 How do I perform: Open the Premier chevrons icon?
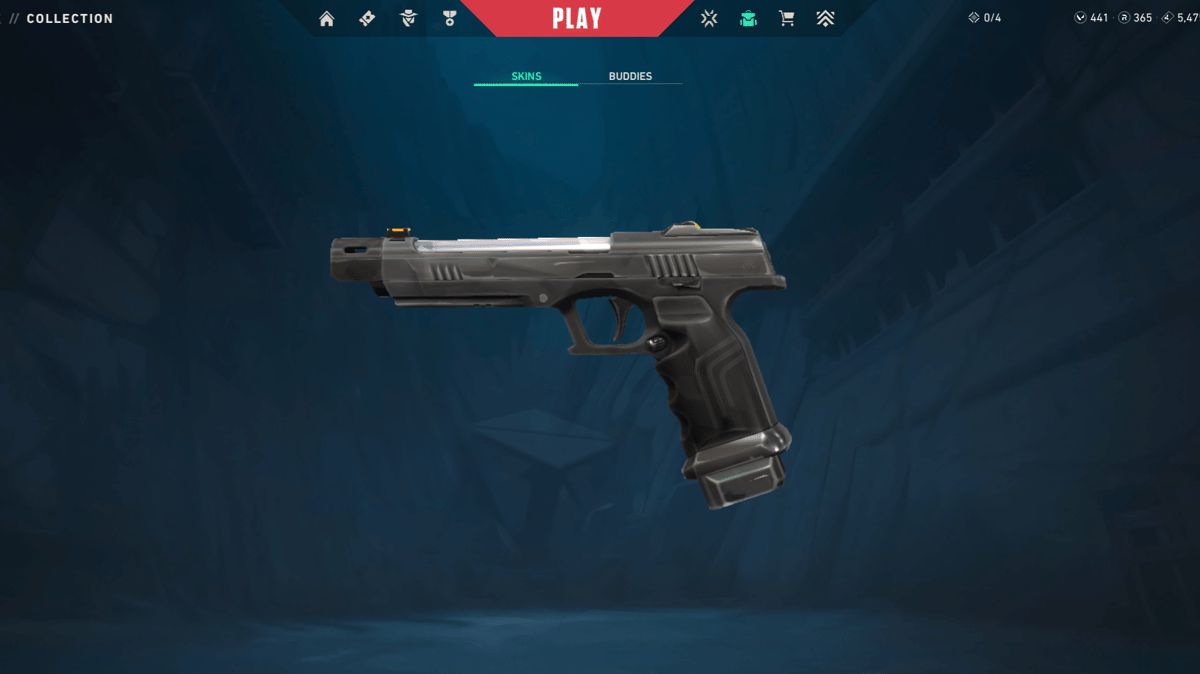coord(825,18)
